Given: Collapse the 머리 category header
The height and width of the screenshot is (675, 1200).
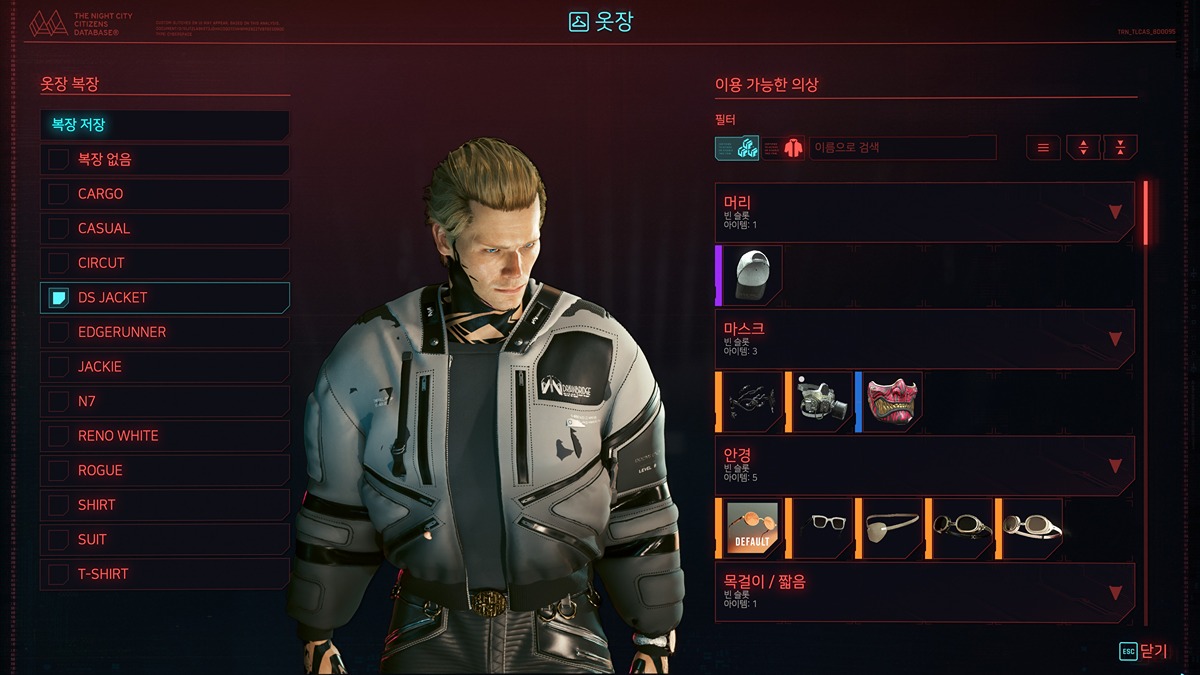Looking at the screenshot, I should (924, 212).
